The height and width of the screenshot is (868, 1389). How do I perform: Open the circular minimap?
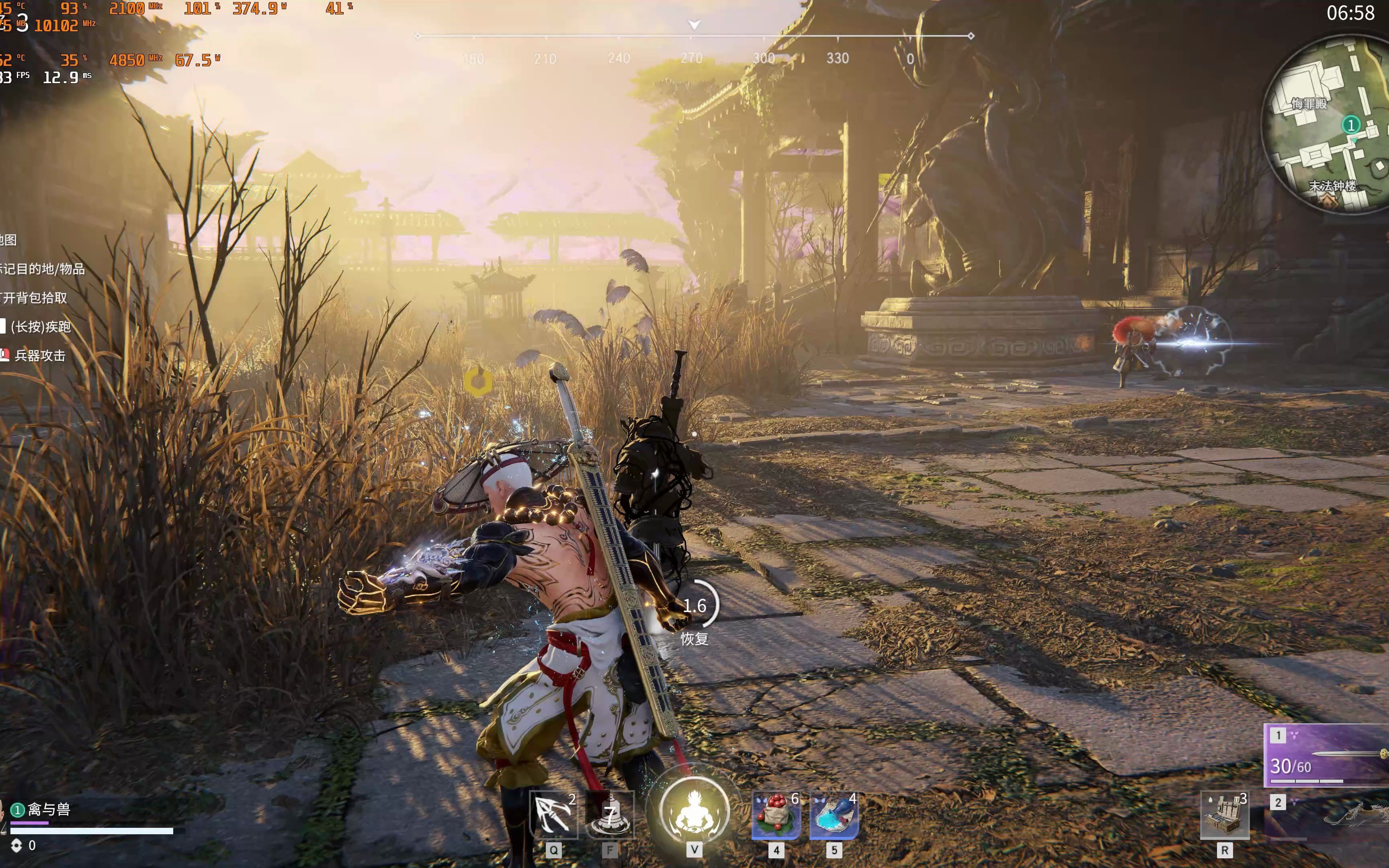pos(1326,123)
